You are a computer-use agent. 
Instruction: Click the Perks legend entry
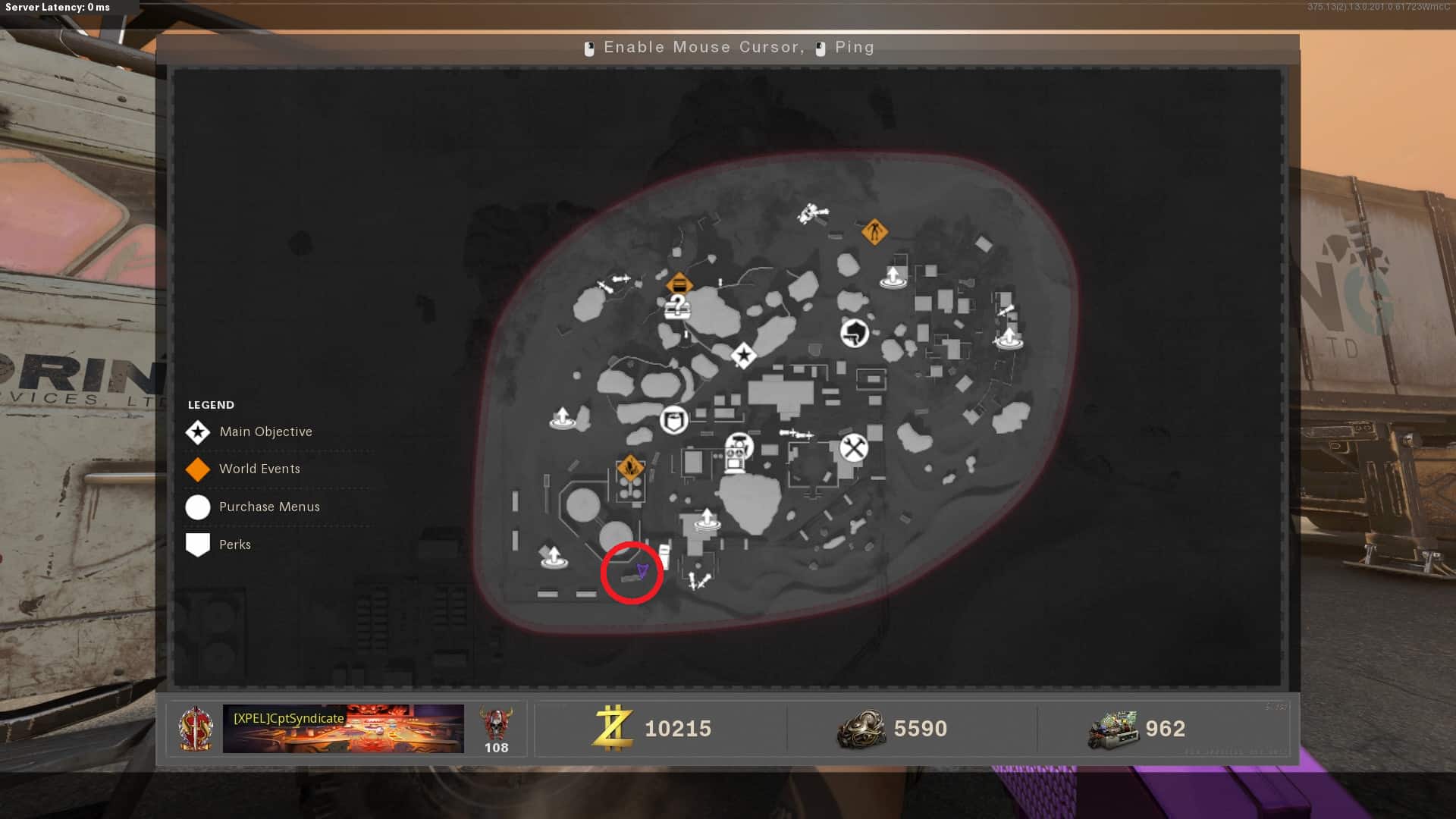point(234,544)
